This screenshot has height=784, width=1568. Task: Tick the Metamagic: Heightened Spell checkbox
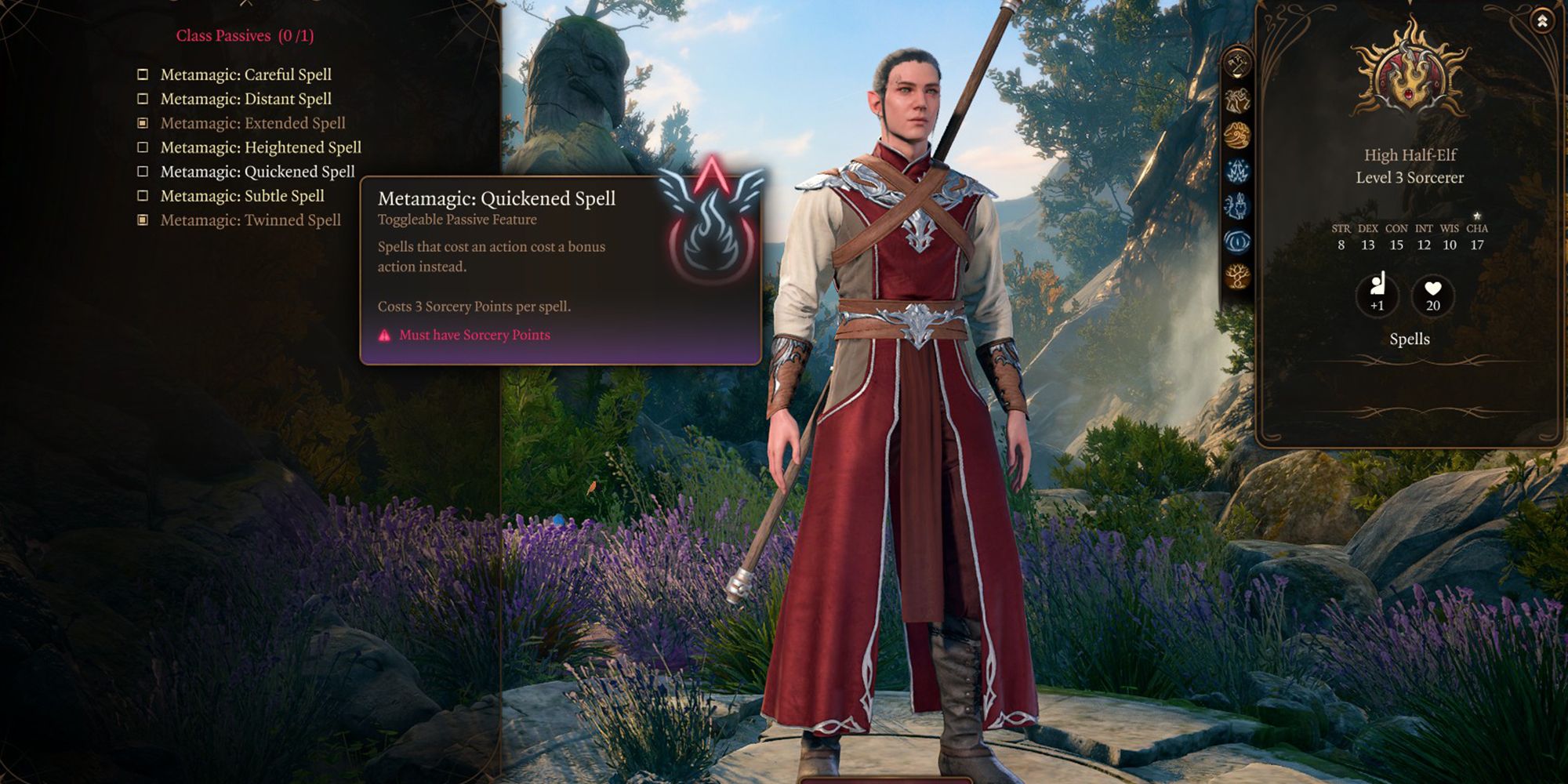143,147
